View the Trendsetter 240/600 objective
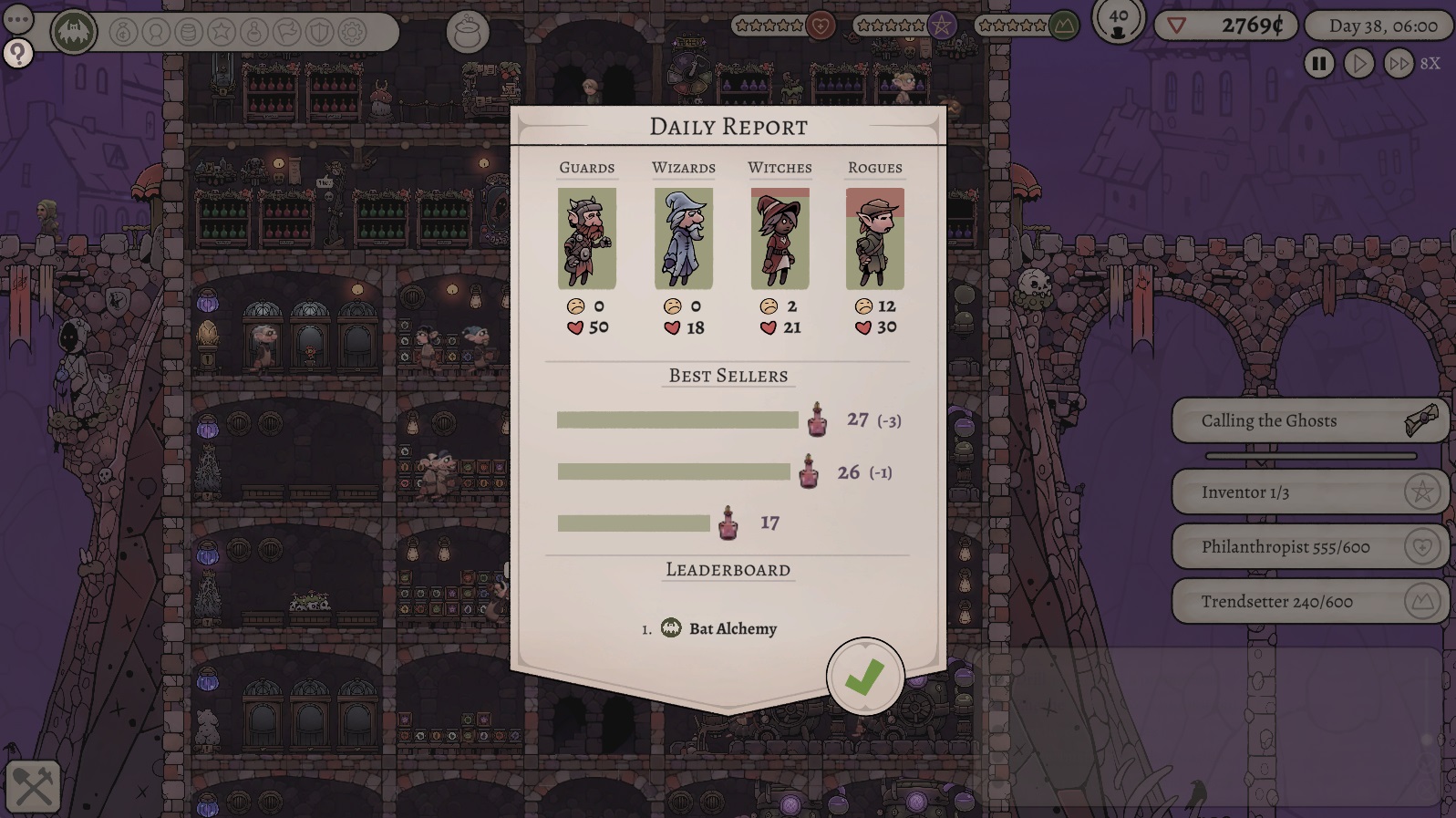 pyautogui.click(x=1309, y=602)
